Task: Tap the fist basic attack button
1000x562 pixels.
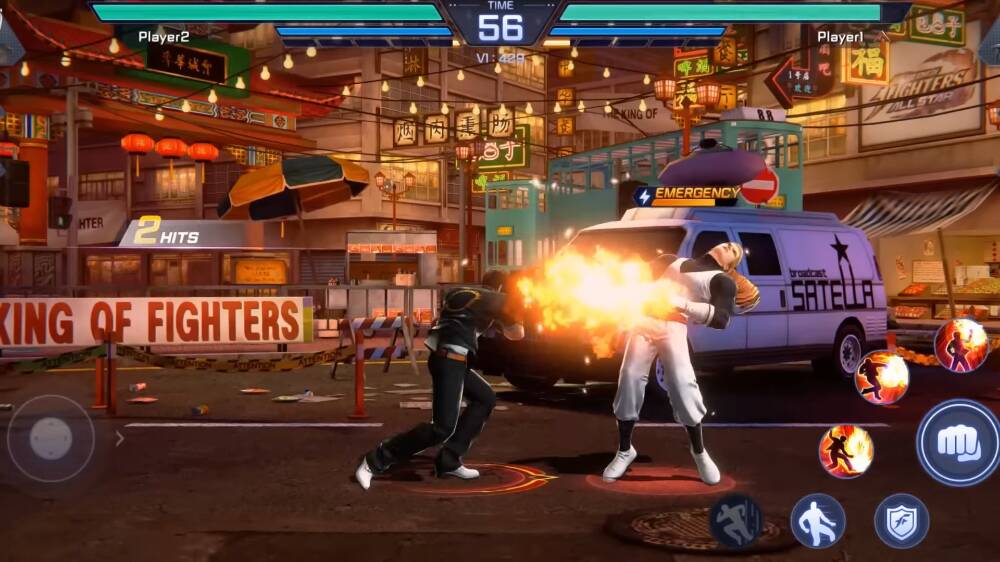Action: [x=958, y=442]
